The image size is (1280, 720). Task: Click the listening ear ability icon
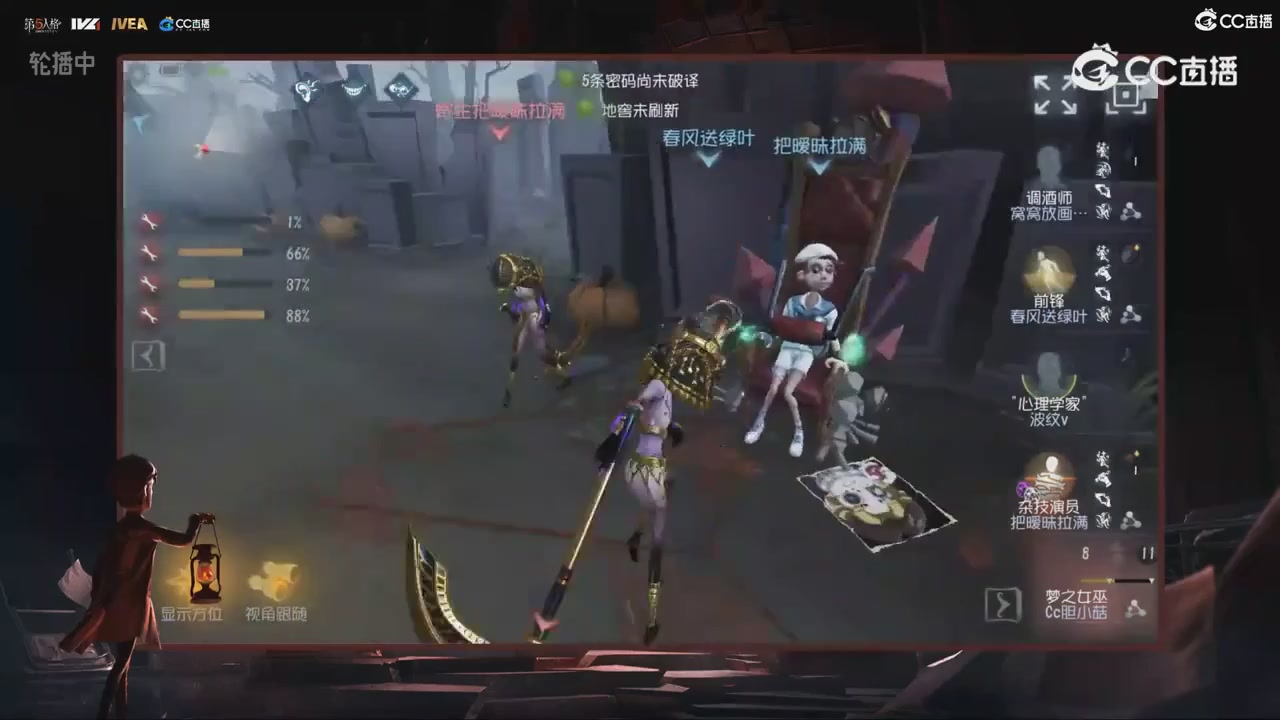click(307, 90)
